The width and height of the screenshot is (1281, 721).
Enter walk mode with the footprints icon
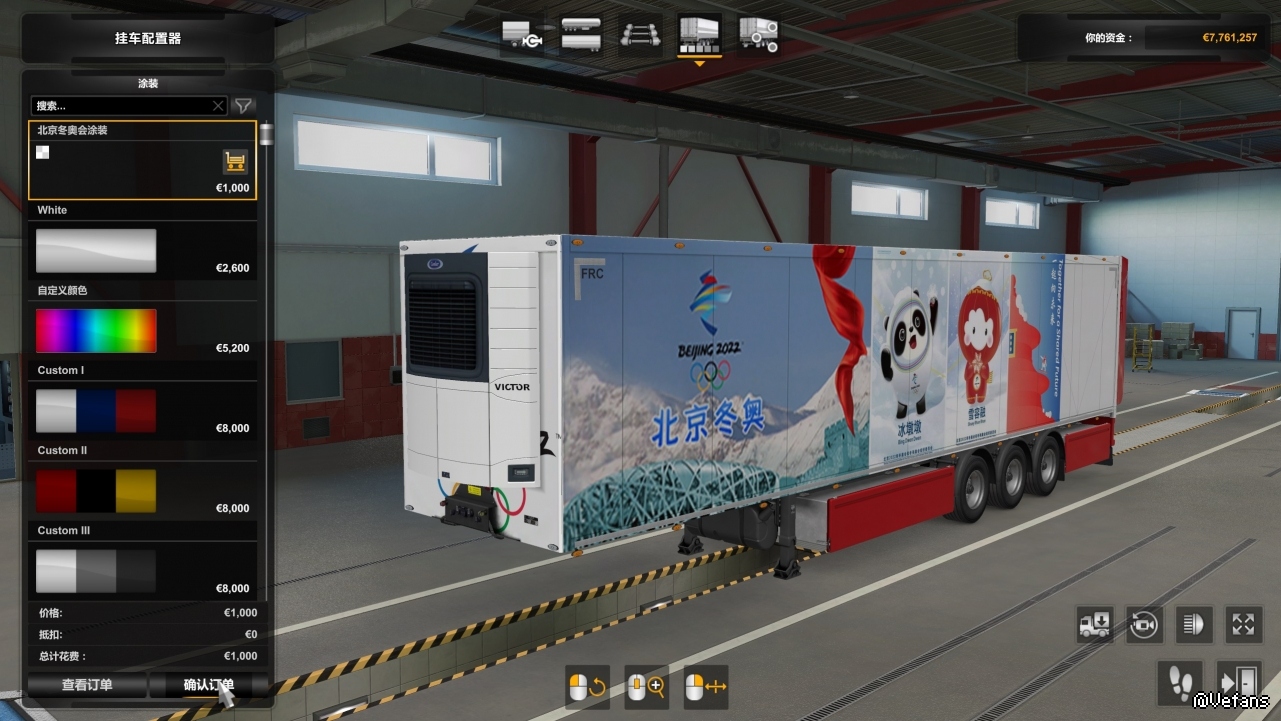point(1180,681)
